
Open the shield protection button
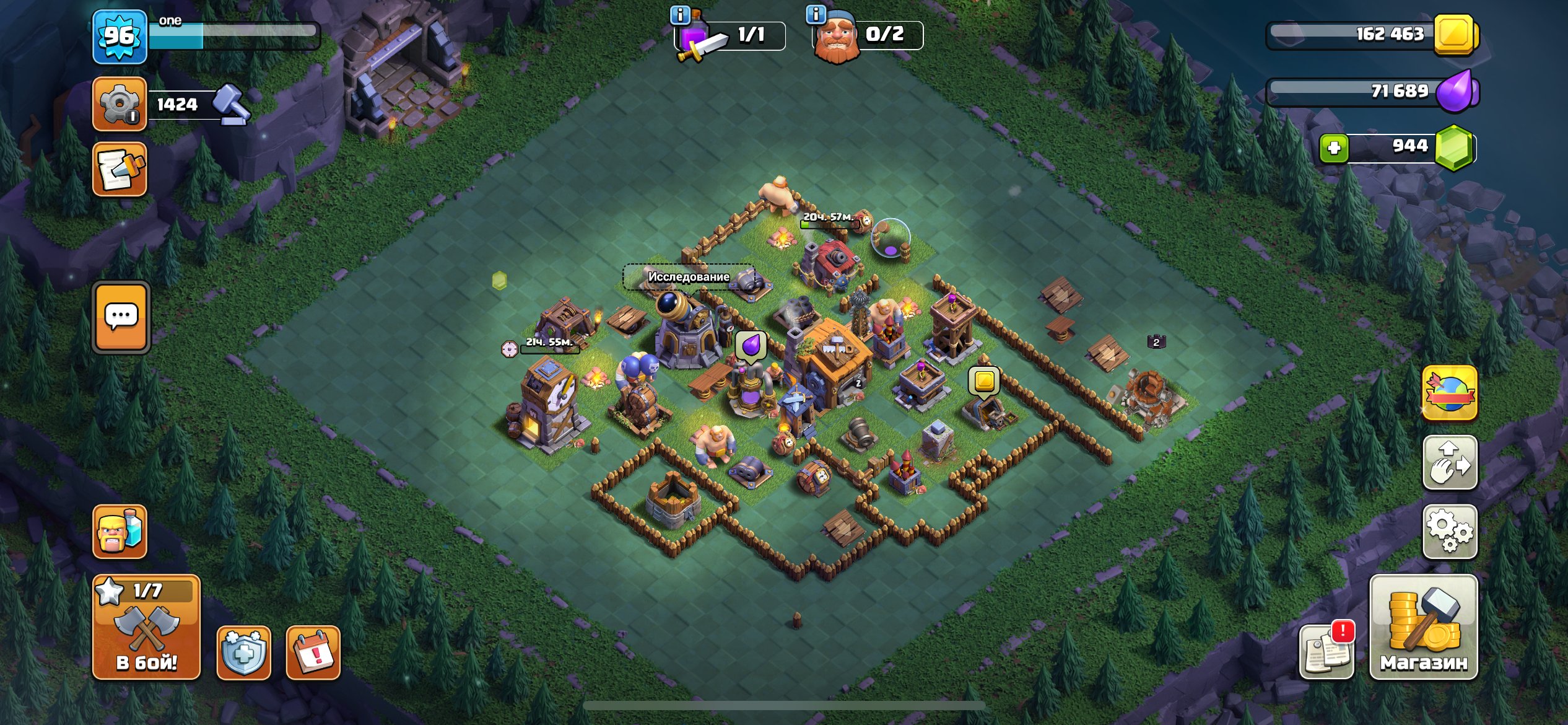click(x=244, y=652)
